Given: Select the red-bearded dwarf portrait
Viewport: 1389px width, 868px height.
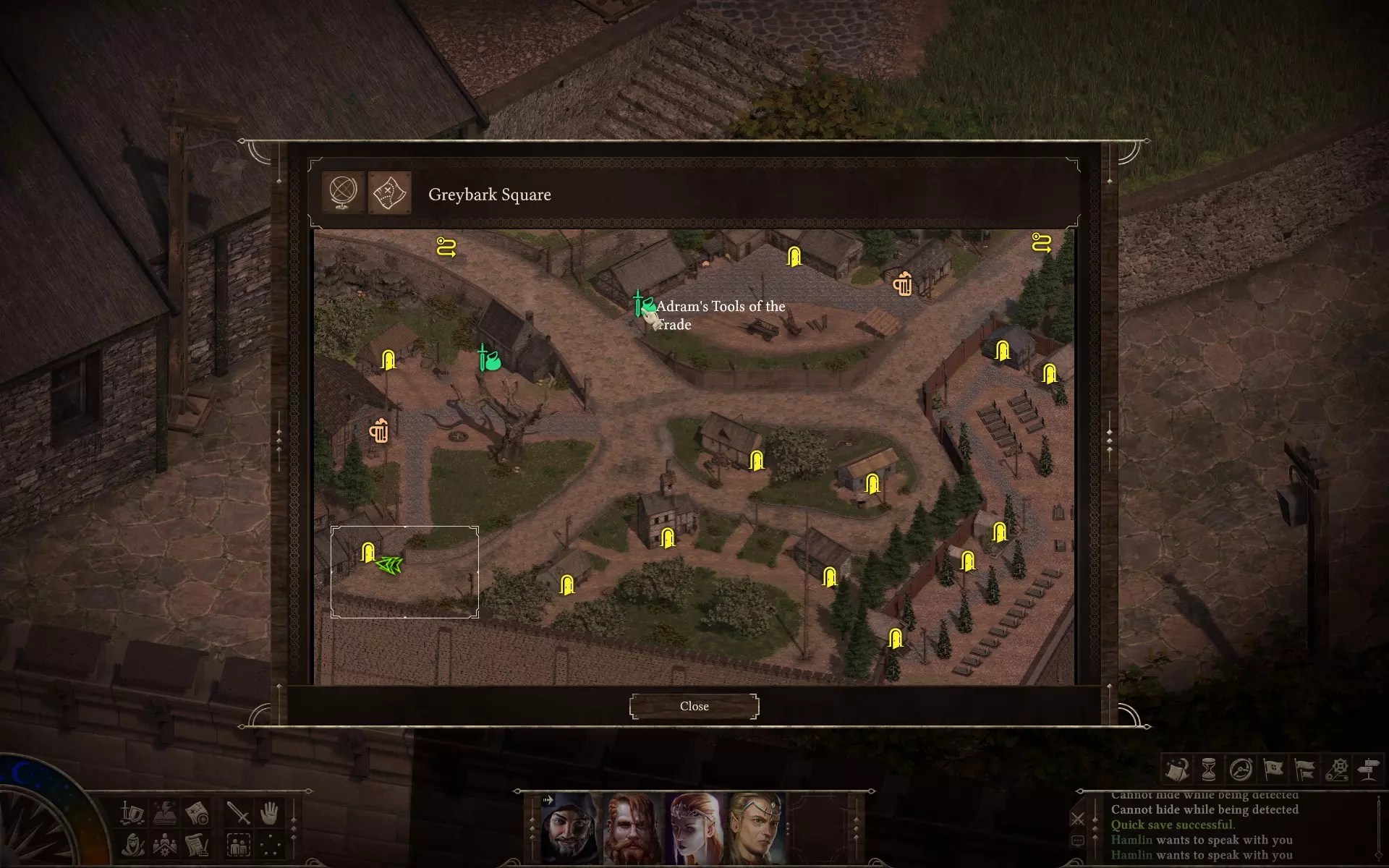Looking at the screenshot, I should pyautogui.click(x=632, y=828).
